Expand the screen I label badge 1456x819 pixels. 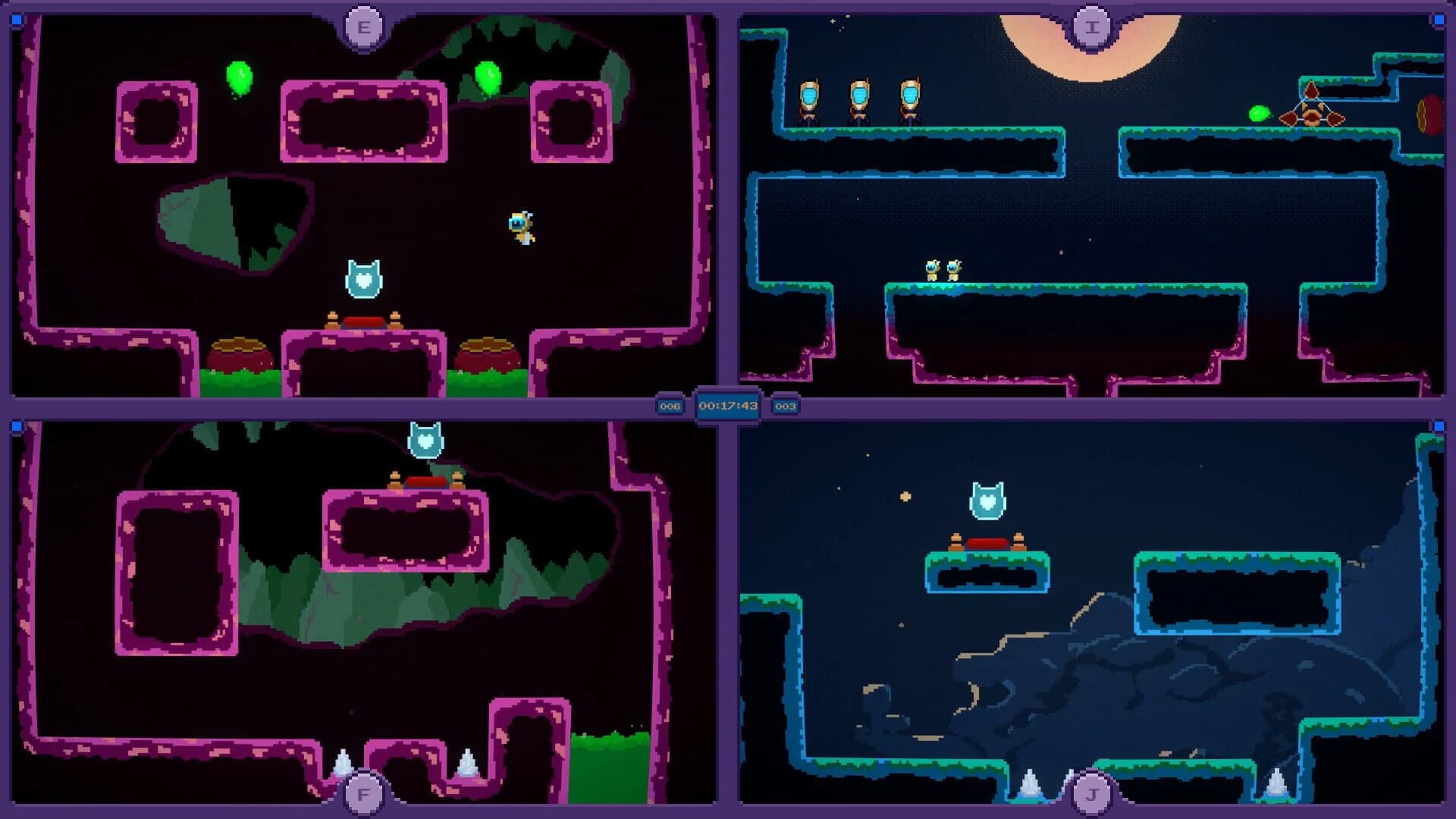[x=1092, y=26]
